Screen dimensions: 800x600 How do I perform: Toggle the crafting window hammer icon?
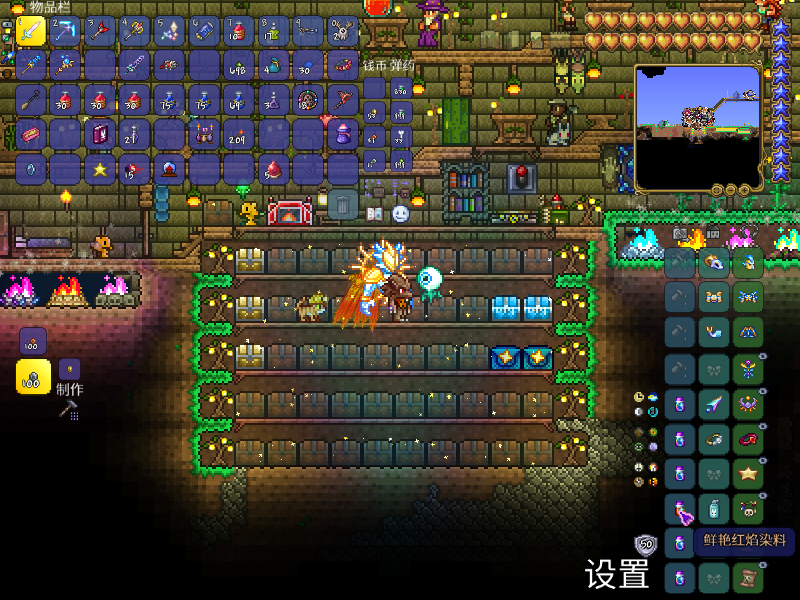pyautogui.click(x=68, y=409)
